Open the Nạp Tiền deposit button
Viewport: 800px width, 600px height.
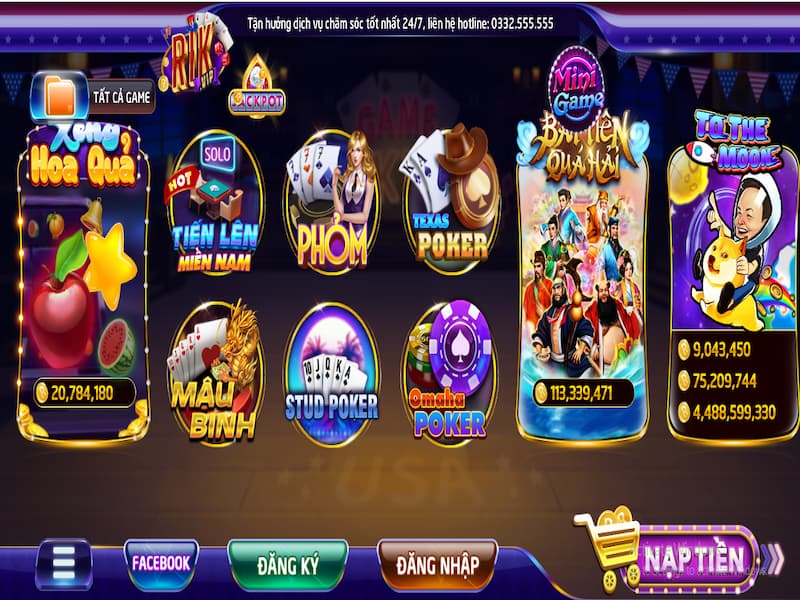coord(692,557)
